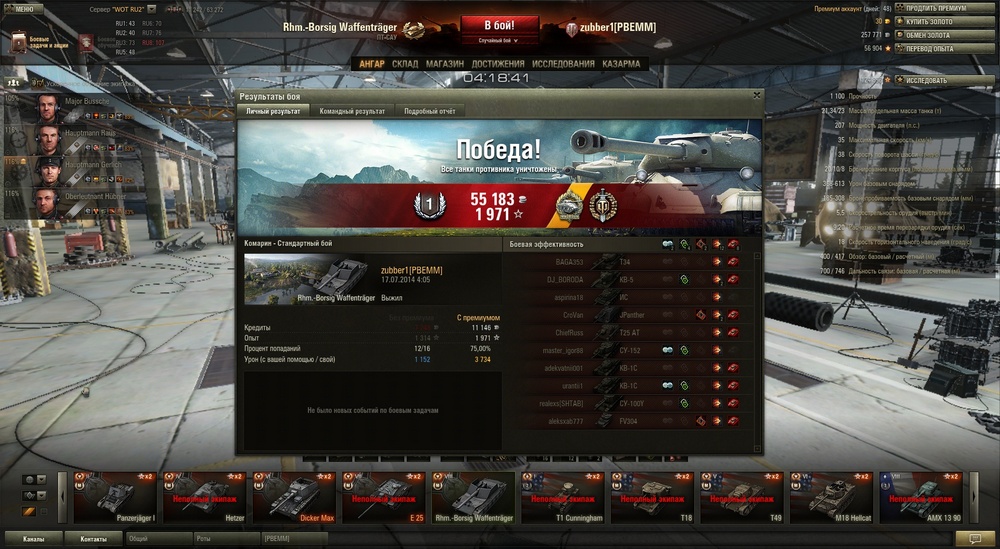The width and height of the screenshot is (1000, 549).
Task: Click the 'Исследовать' research button
Action: [x=936, y=80]
